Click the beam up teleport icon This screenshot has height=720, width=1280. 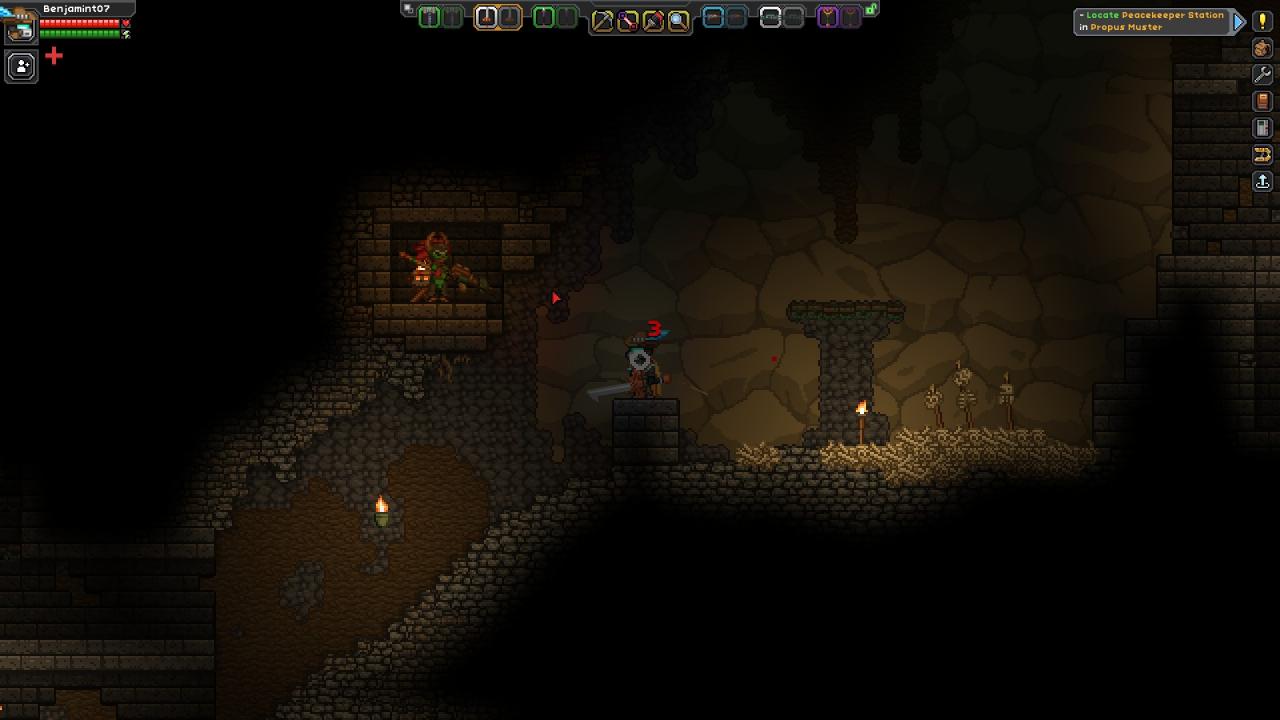tap(1262, 181)
